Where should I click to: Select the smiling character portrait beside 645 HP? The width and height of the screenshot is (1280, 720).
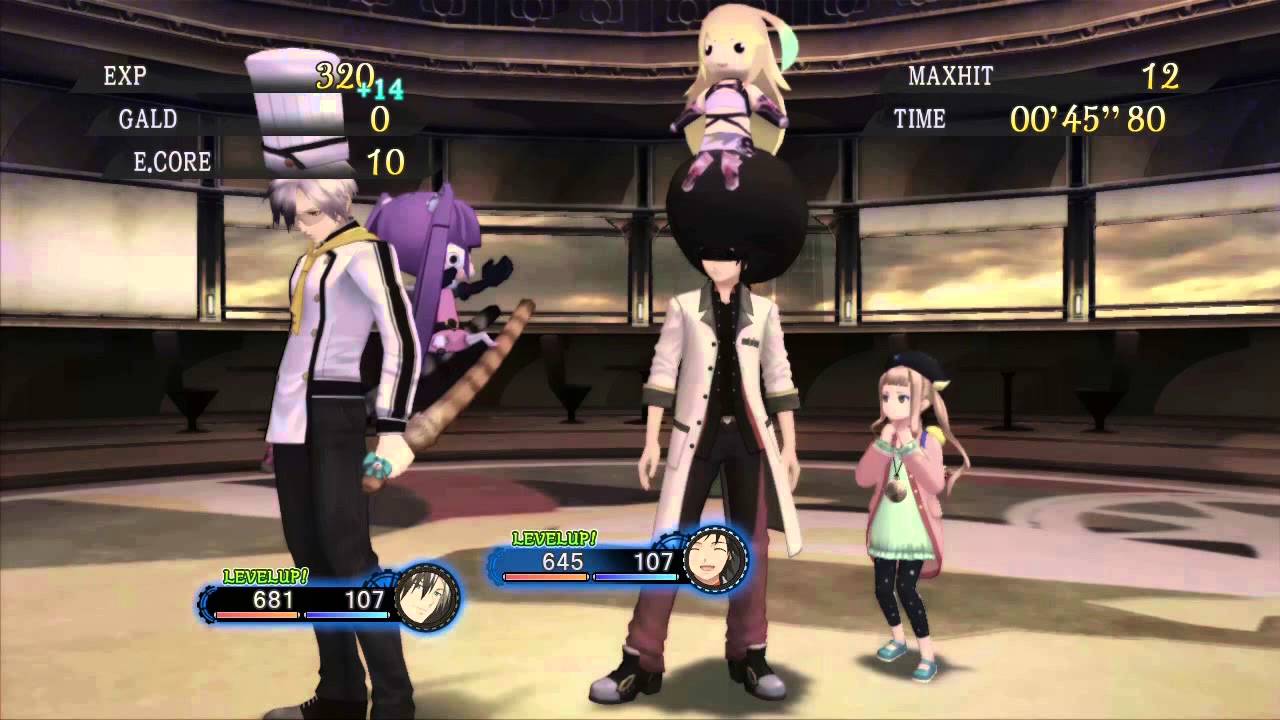tap(715, 559)
